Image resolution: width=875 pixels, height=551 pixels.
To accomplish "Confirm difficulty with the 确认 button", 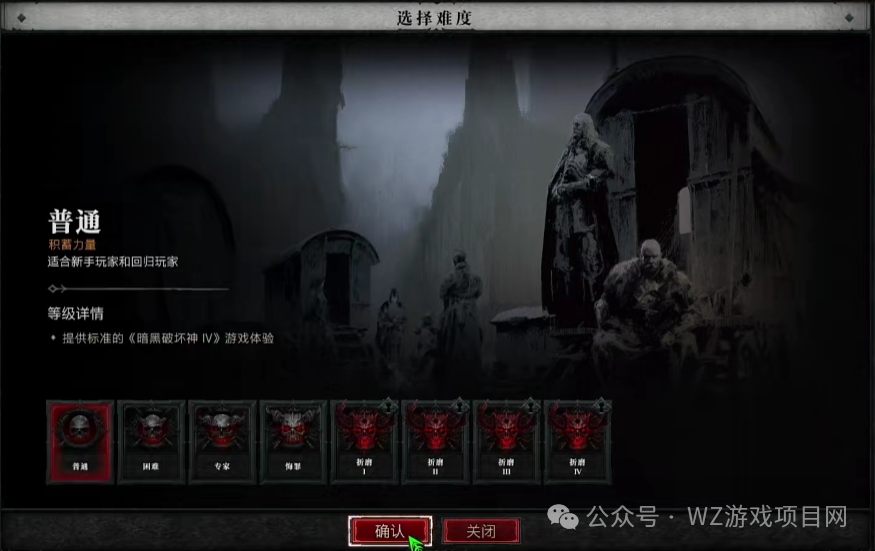I will (390, 531).
